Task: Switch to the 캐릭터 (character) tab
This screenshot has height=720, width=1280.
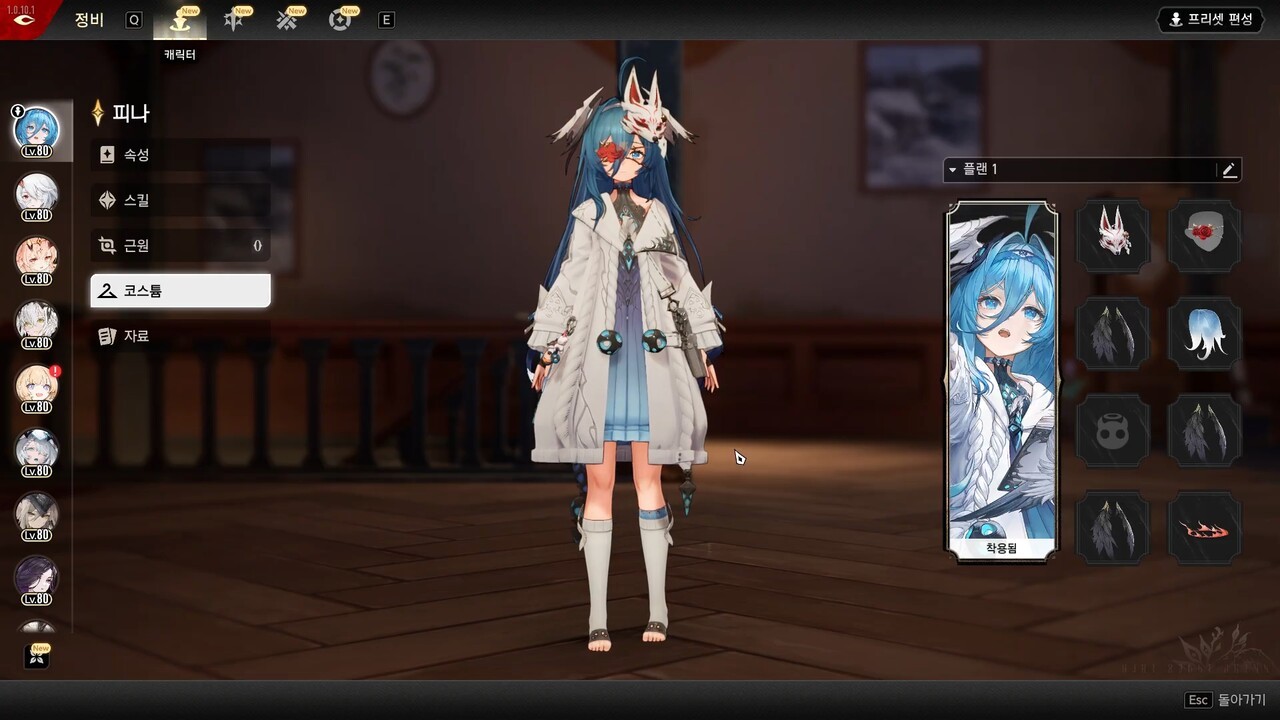Action: tap(180, 21)
